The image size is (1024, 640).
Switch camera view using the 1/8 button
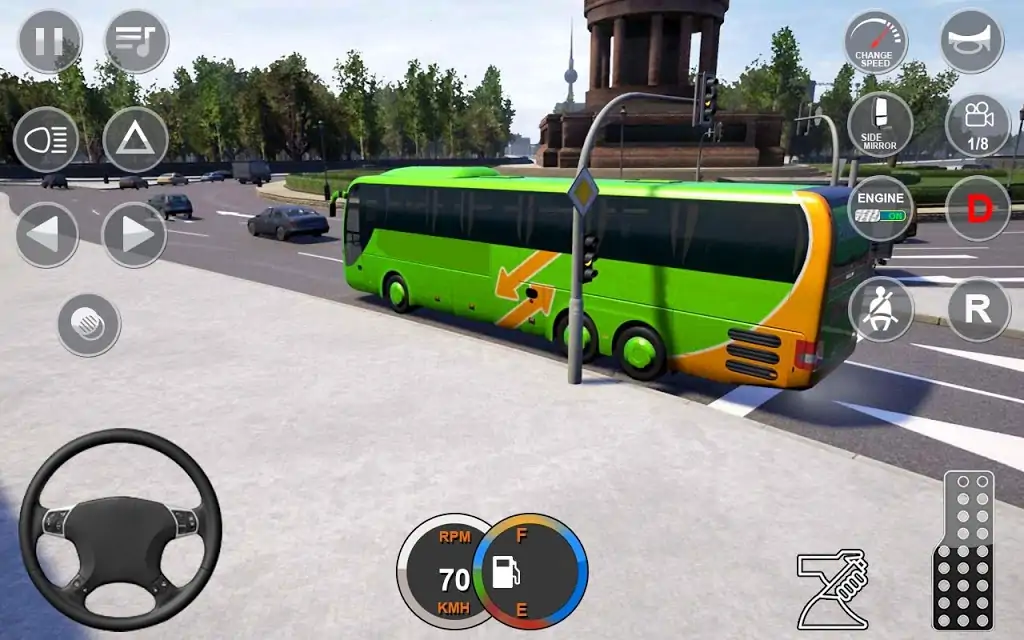977,125
